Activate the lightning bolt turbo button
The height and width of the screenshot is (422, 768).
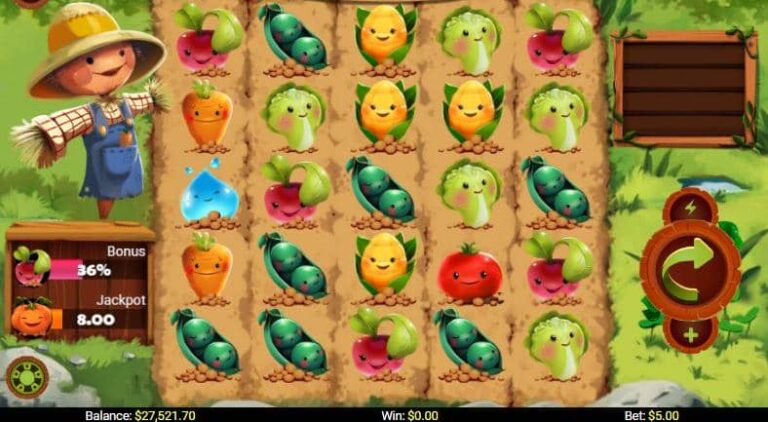coord(691,208)
